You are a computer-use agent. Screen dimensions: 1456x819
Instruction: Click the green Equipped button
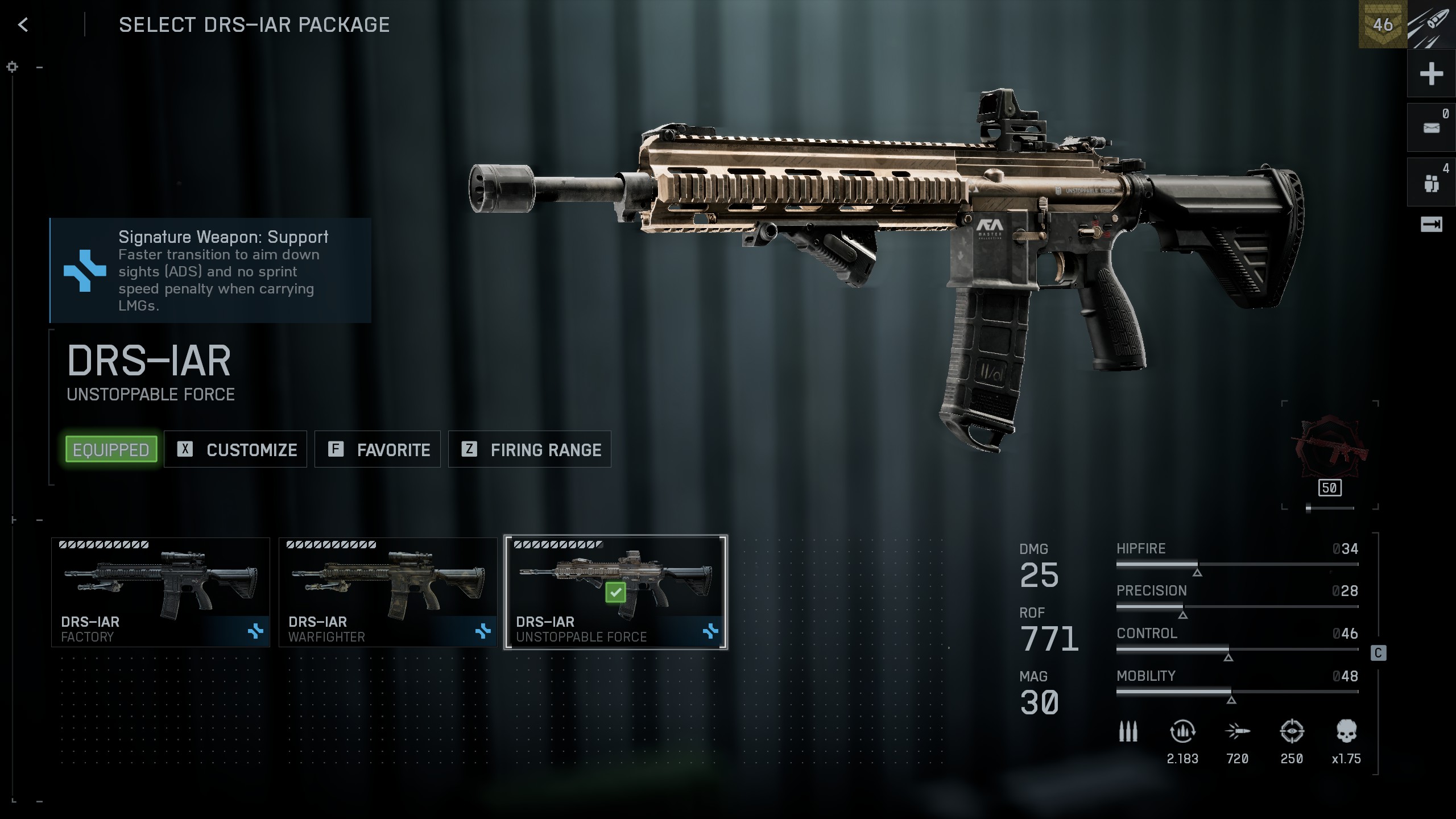click(x=111, y=449)
